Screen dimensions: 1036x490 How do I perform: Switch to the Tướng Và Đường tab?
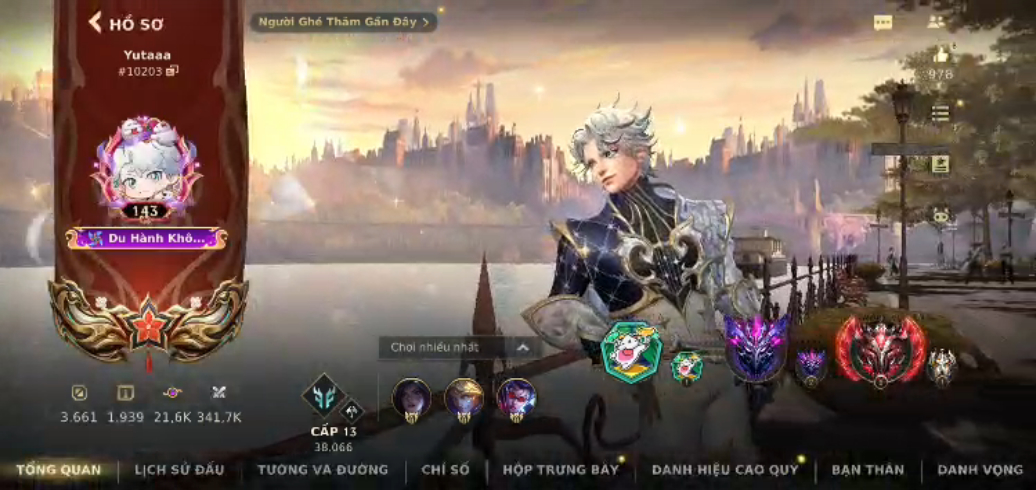322,470
